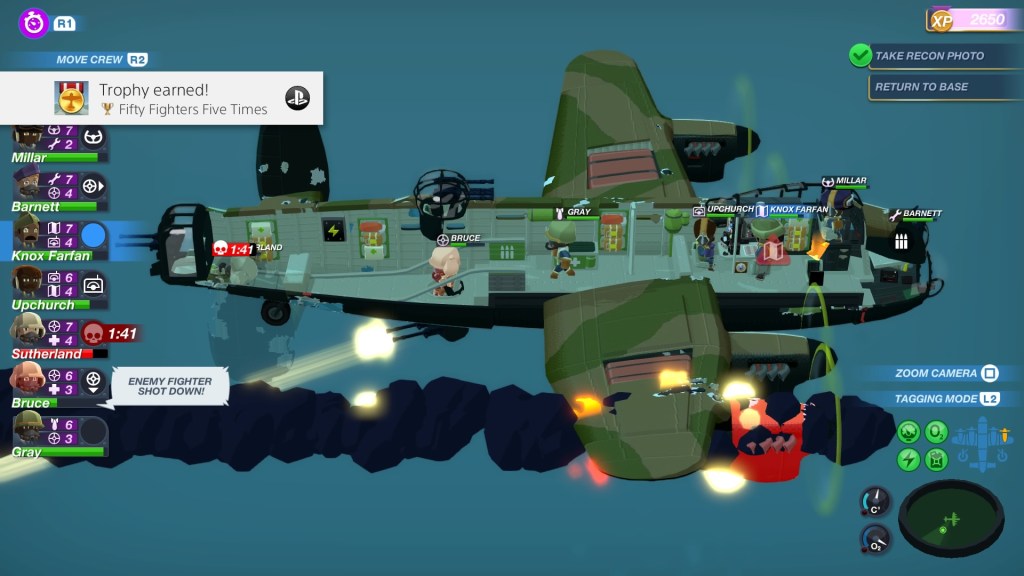The width and height of the screenshot is (1024, 576).
Task: Select crew member Millar's portrait
Action: tap(28, 138)
